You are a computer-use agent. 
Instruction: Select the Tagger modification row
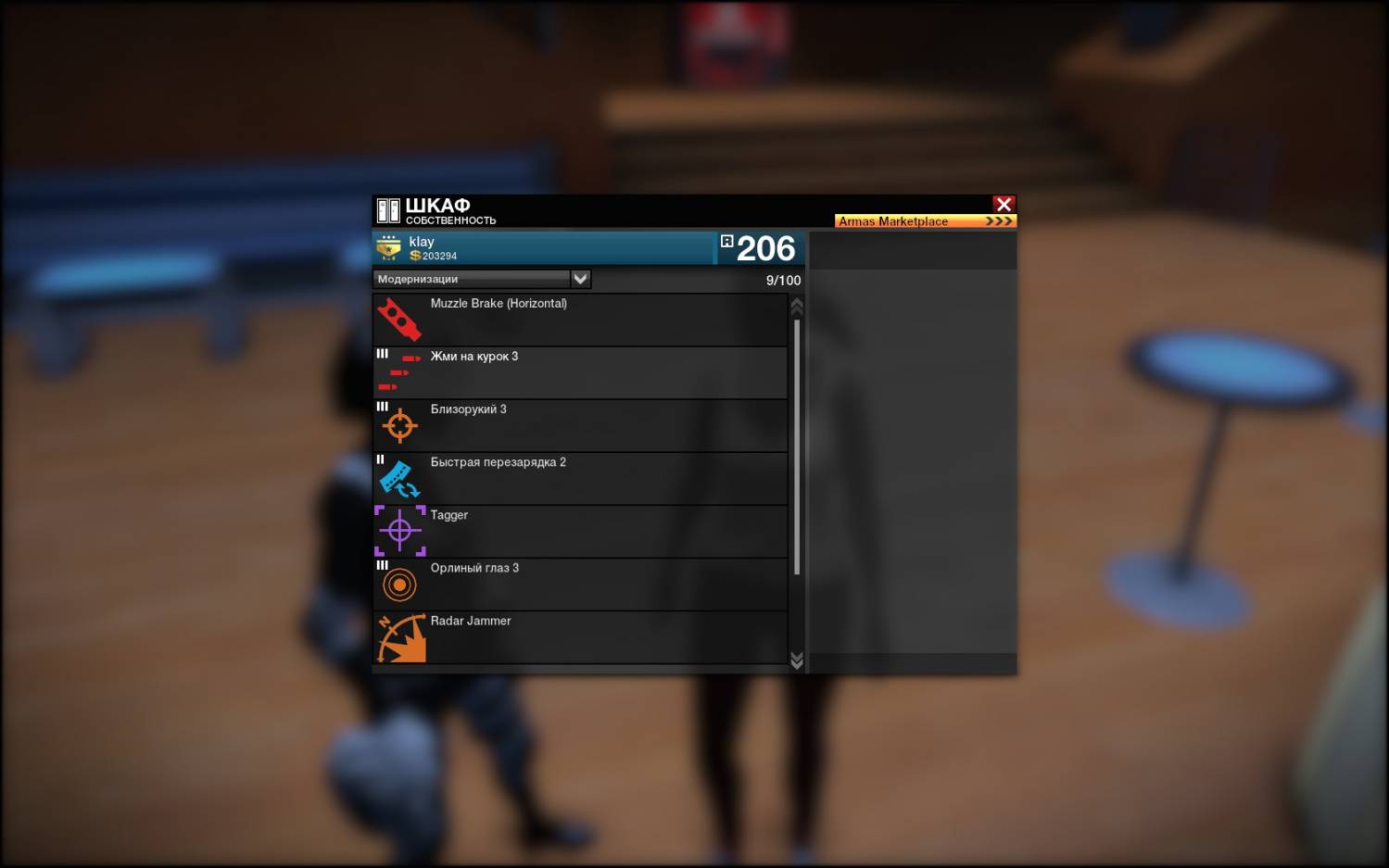pyautogui.click(x=580, y=531)
